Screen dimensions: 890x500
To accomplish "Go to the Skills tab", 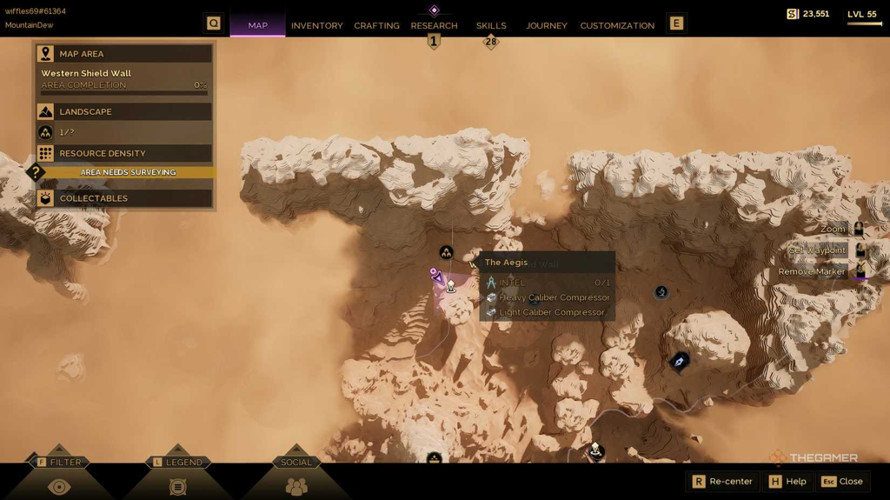I will click(491, 25).
